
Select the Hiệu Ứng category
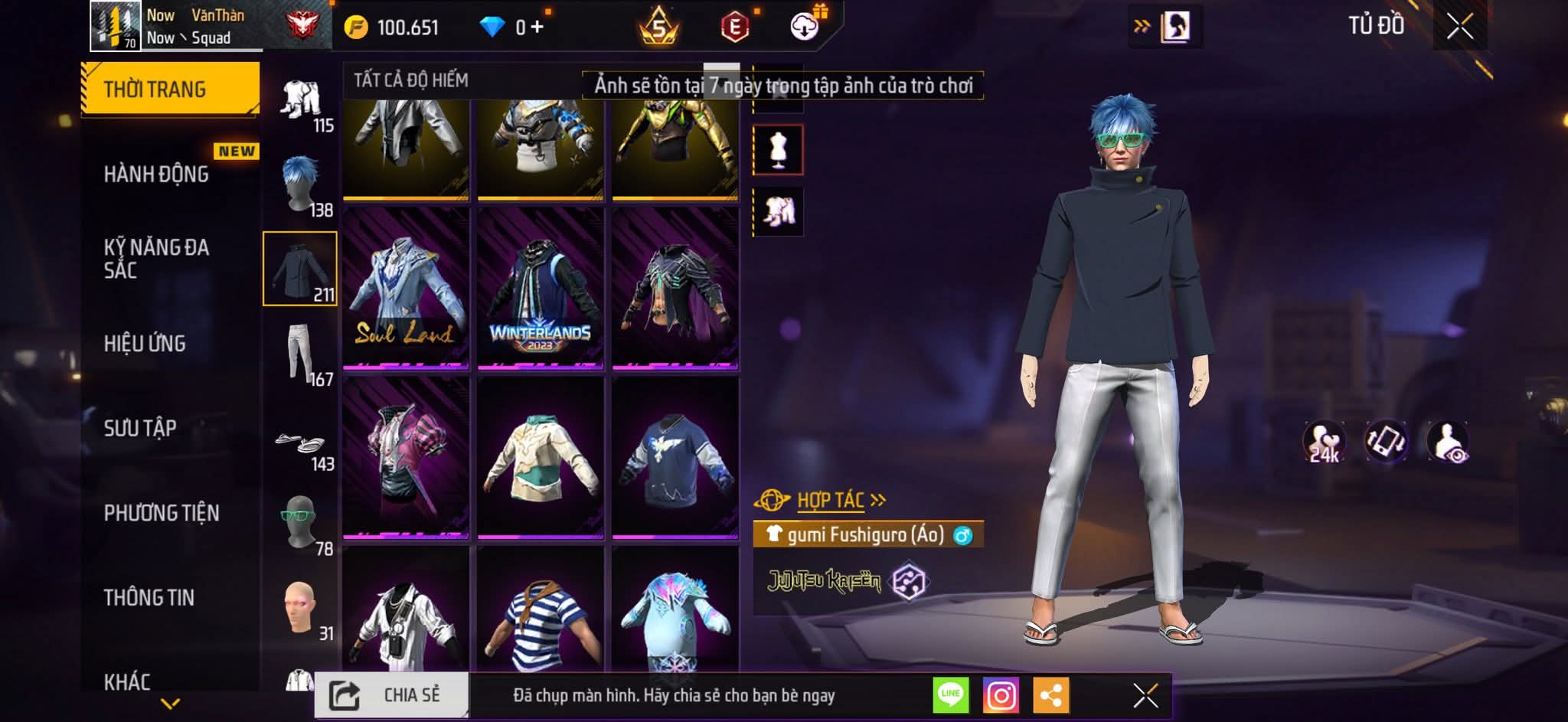[145, 344]
